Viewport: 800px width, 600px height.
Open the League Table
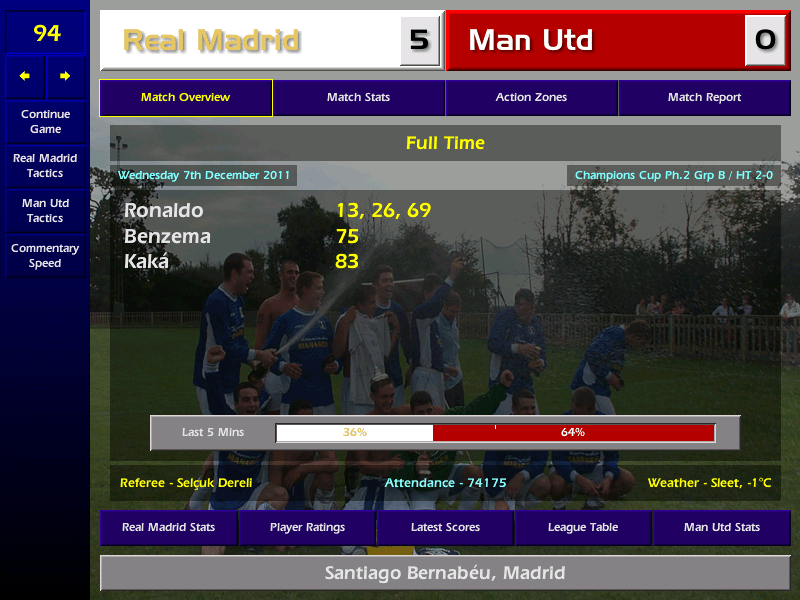[x=583, y=527]
